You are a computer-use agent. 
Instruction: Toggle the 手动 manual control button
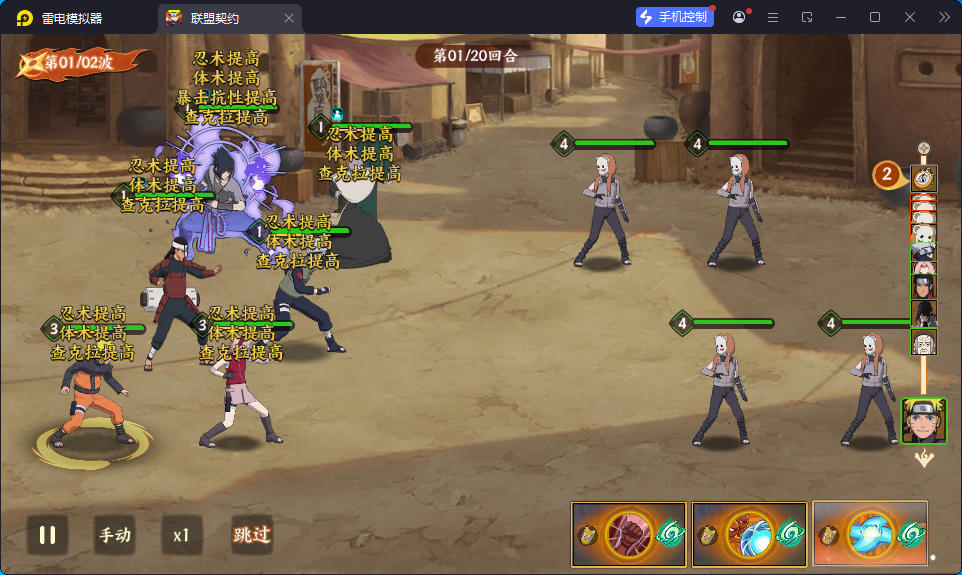[114, 535]
